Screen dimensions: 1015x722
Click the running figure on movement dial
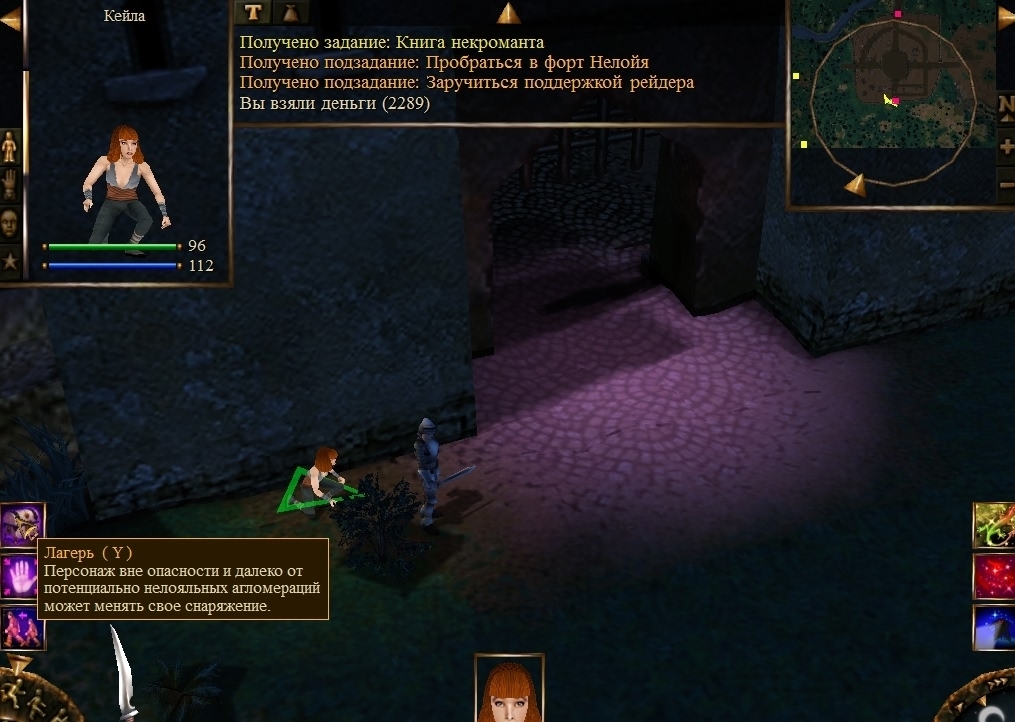[x=12, y=695]
